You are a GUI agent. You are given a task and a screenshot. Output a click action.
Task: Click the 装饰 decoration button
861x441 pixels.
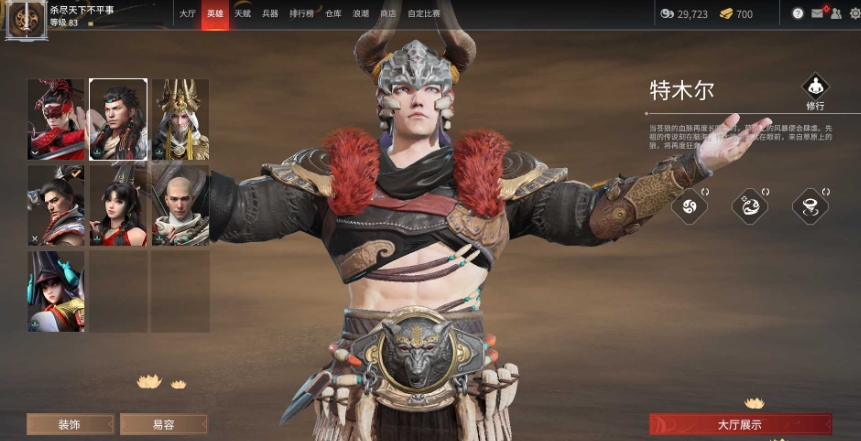(x=69, y=424)
